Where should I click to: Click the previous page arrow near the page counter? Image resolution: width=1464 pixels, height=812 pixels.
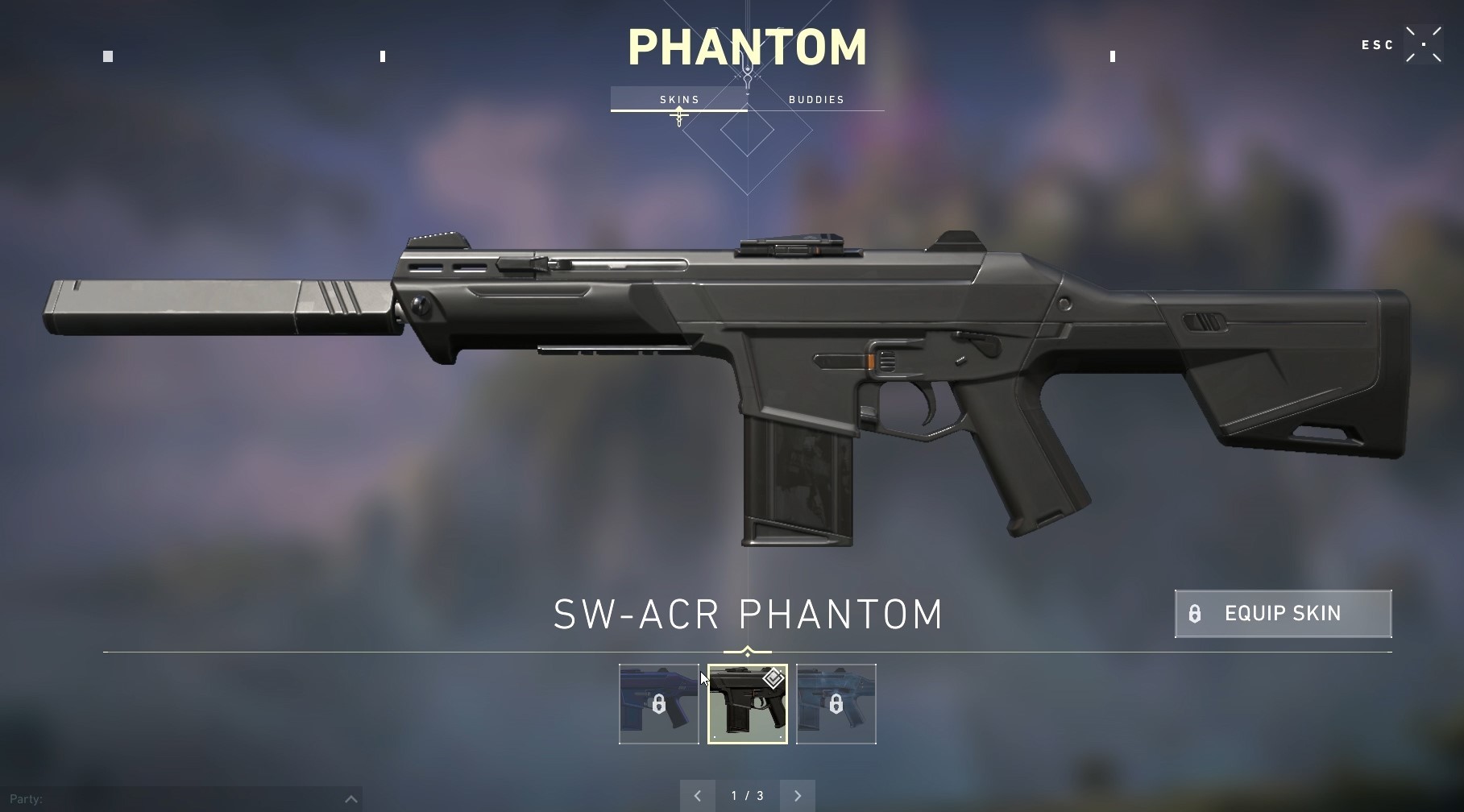click(698, 795)
